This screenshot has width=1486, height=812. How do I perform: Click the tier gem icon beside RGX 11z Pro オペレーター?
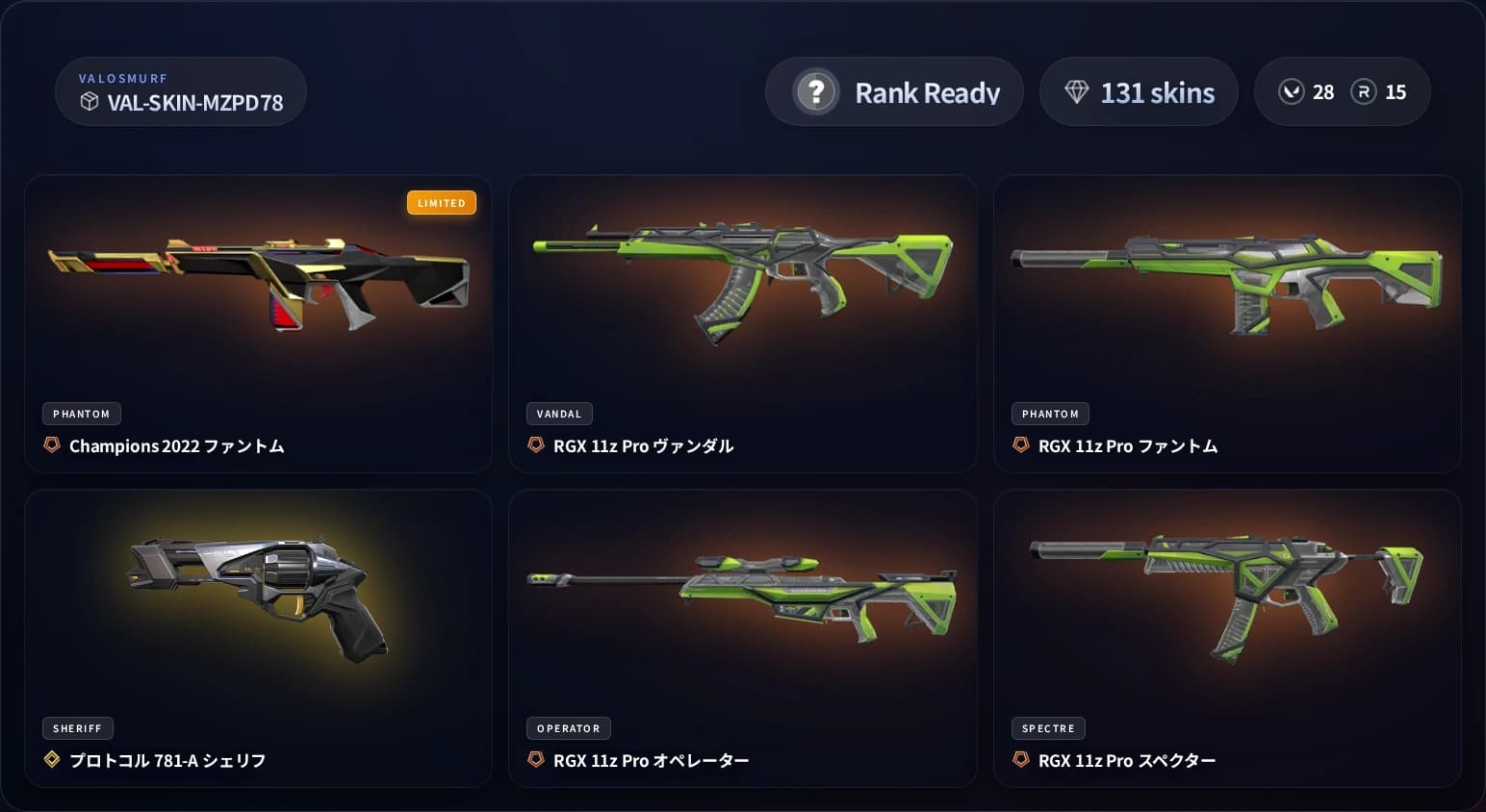536,759
